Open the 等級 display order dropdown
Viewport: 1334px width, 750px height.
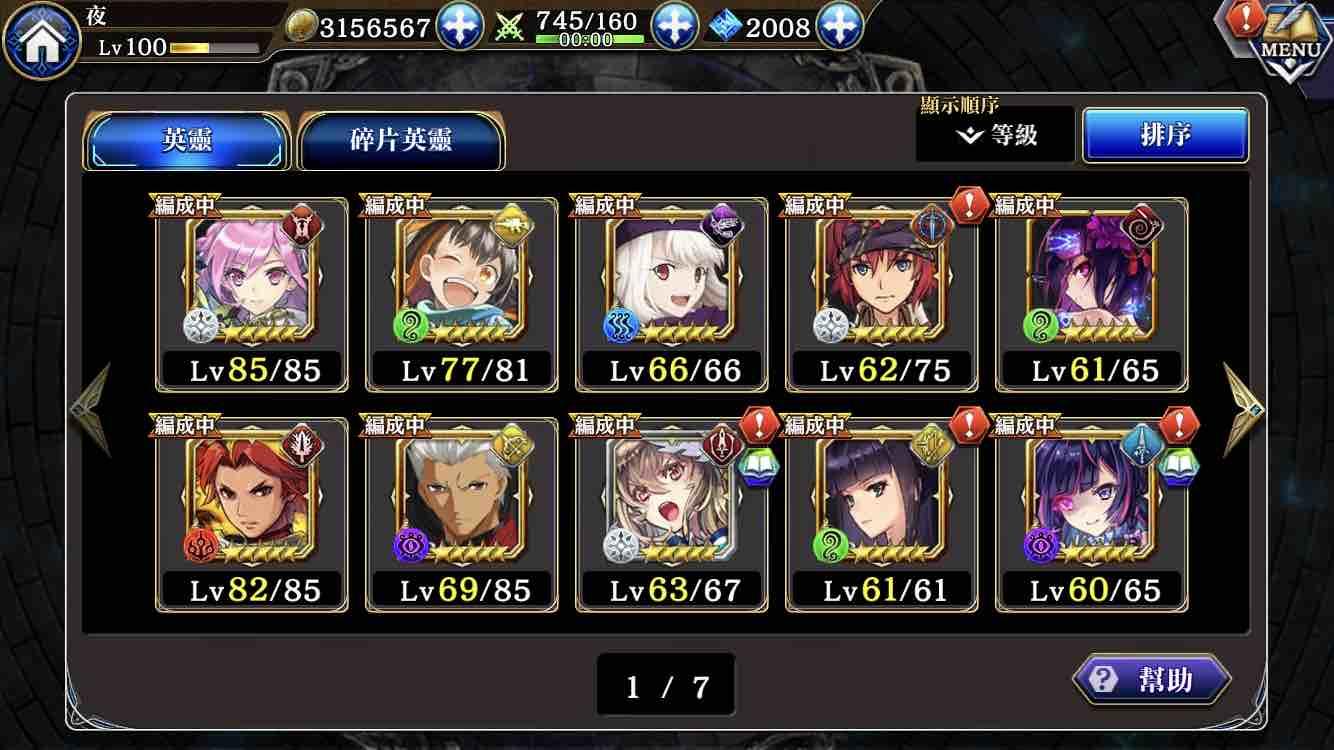997,133
